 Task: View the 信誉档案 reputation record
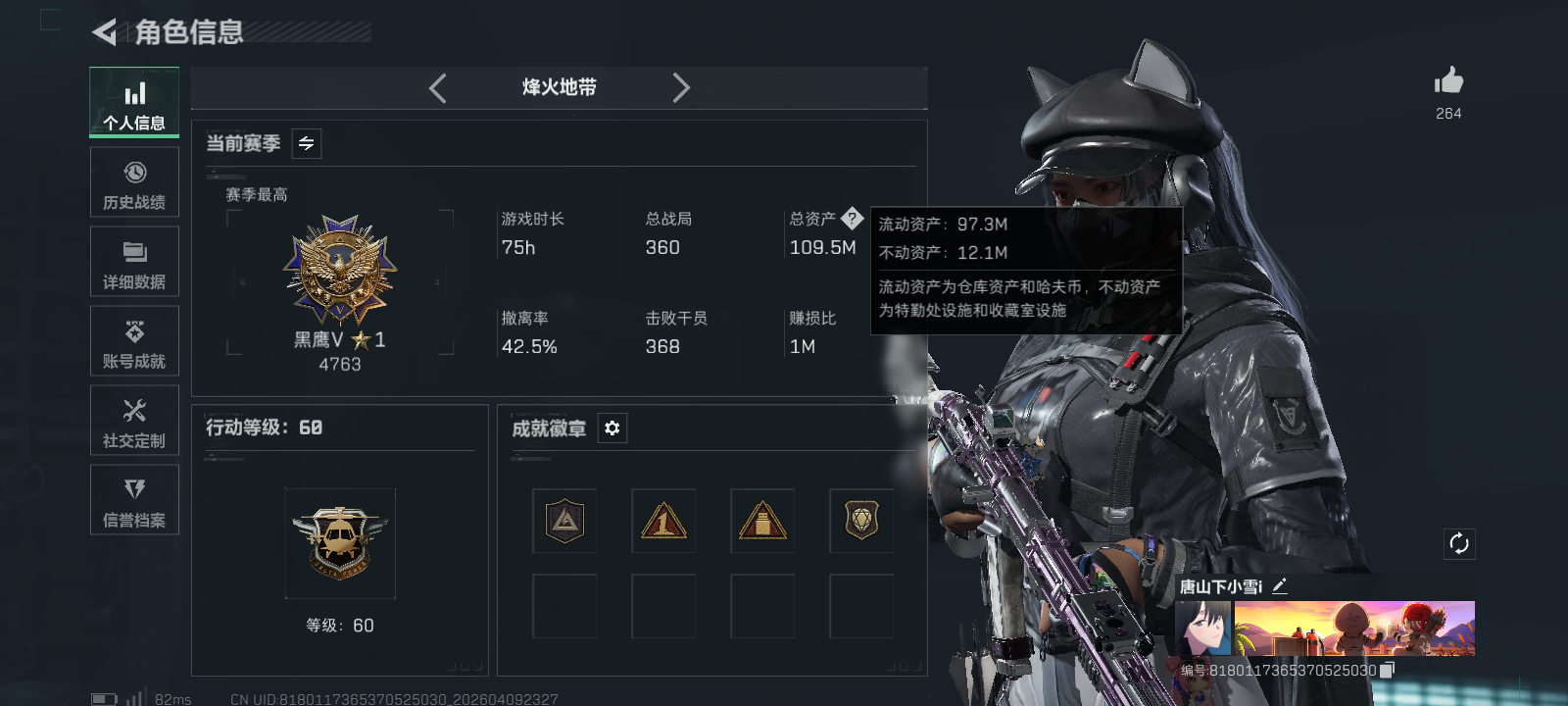click(x=134, y=500)
